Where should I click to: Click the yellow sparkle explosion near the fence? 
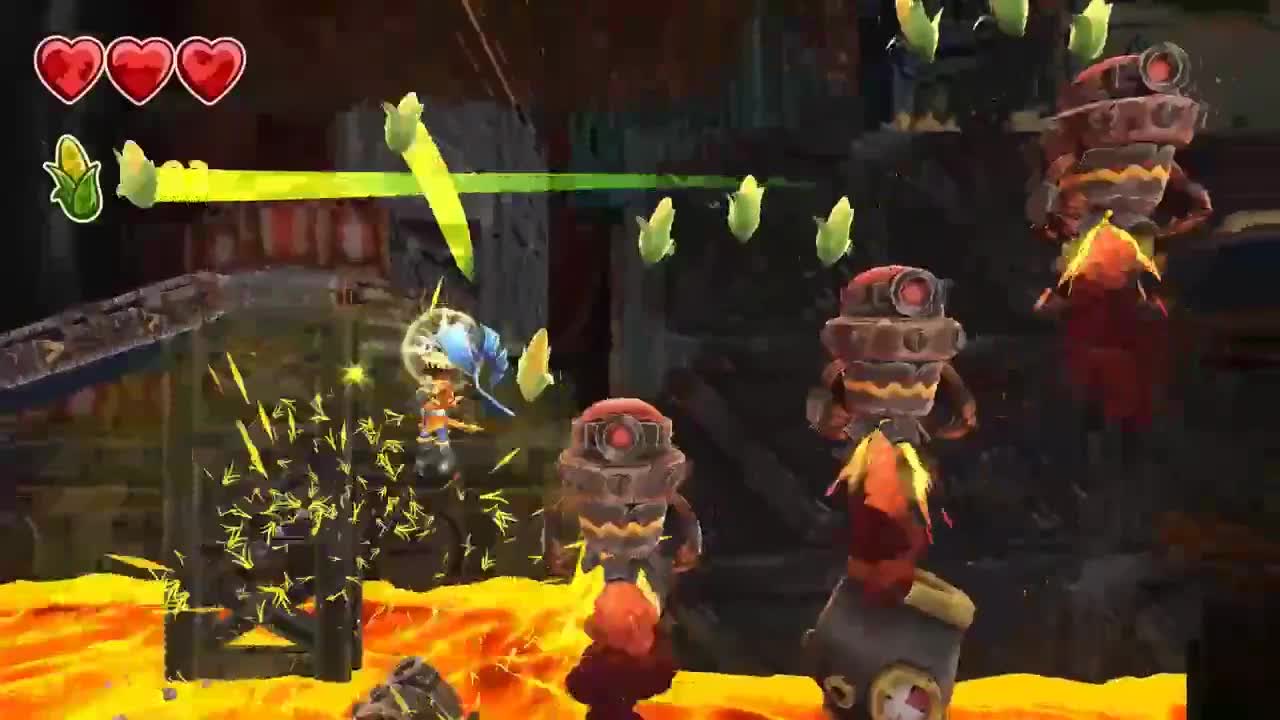[x=330, y=470]
